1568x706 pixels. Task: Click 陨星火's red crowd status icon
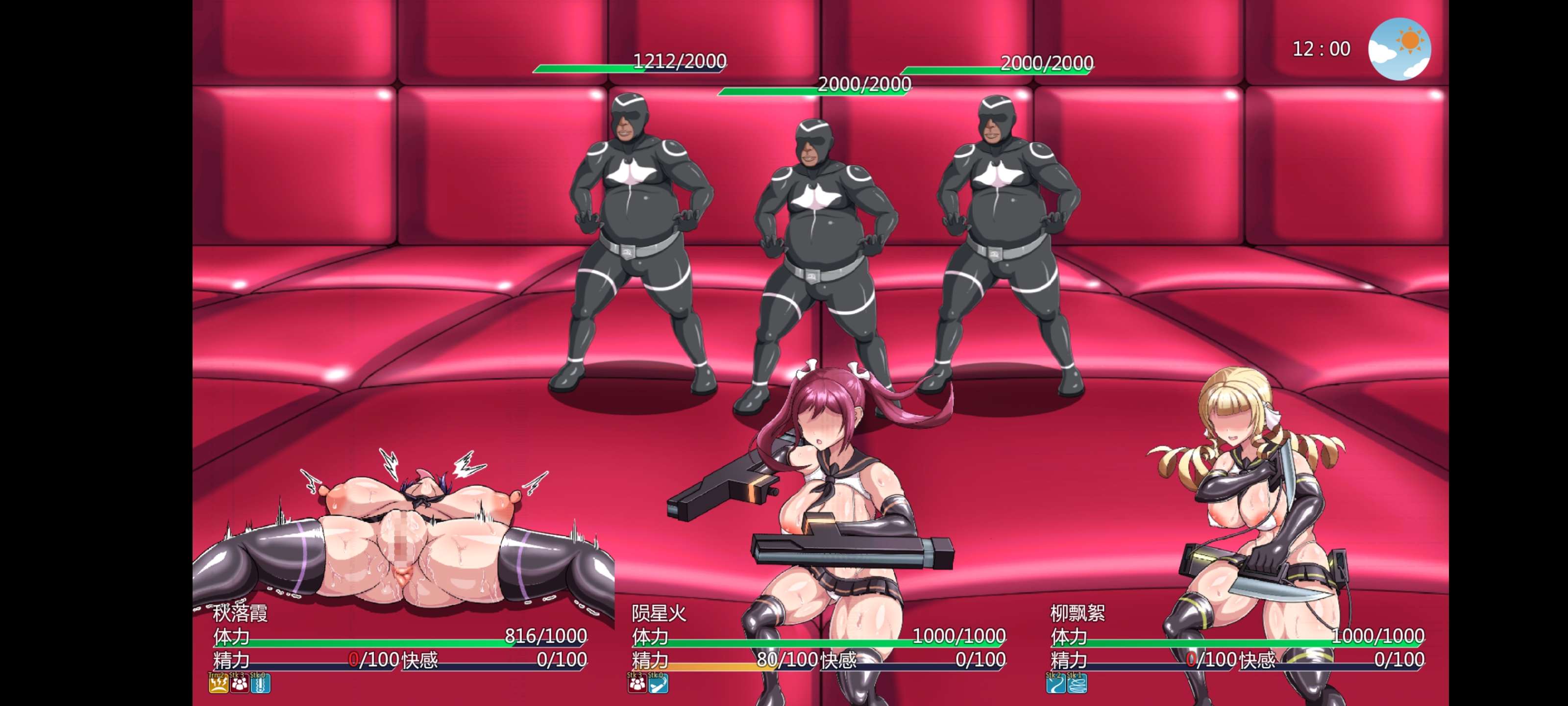637,684
